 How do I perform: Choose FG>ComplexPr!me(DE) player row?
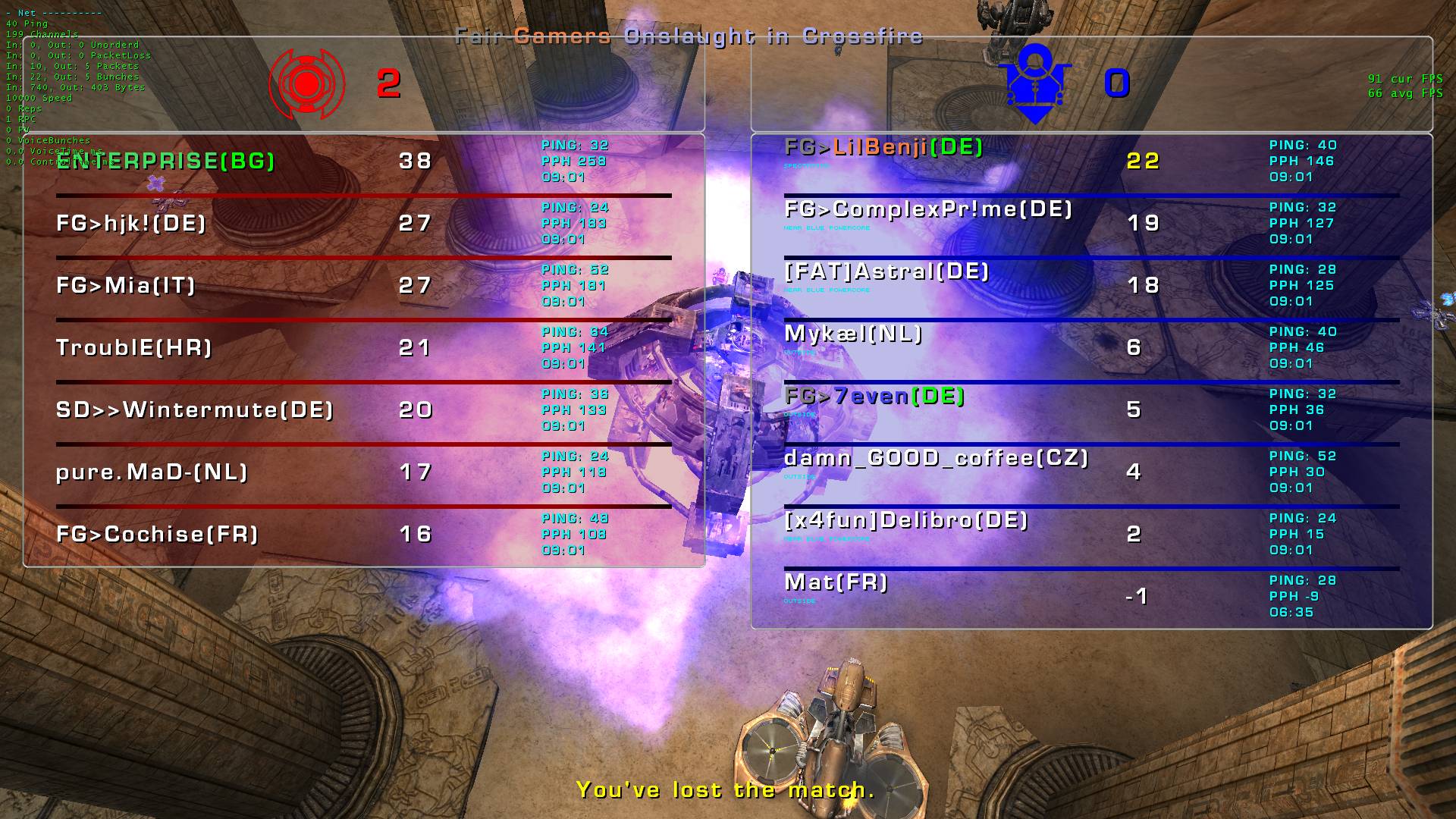(x=928, y=209)
